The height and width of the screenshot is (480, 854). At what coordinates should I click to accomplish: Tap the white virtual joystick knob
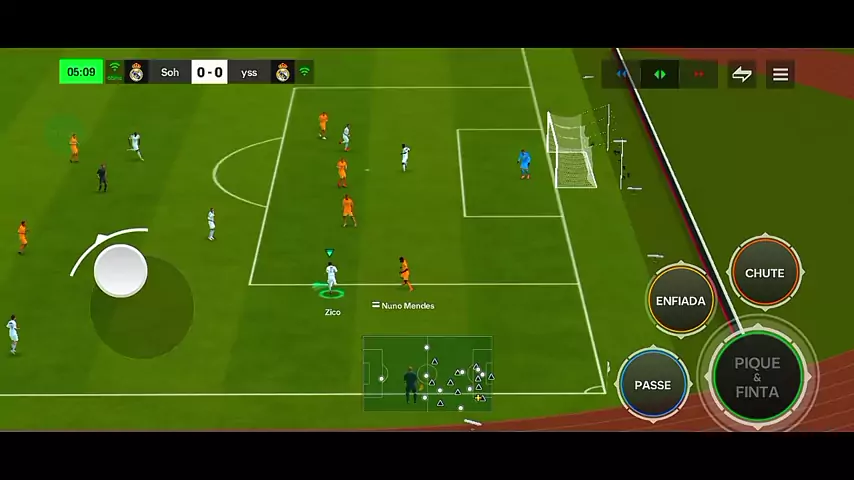tap(121, 270)
